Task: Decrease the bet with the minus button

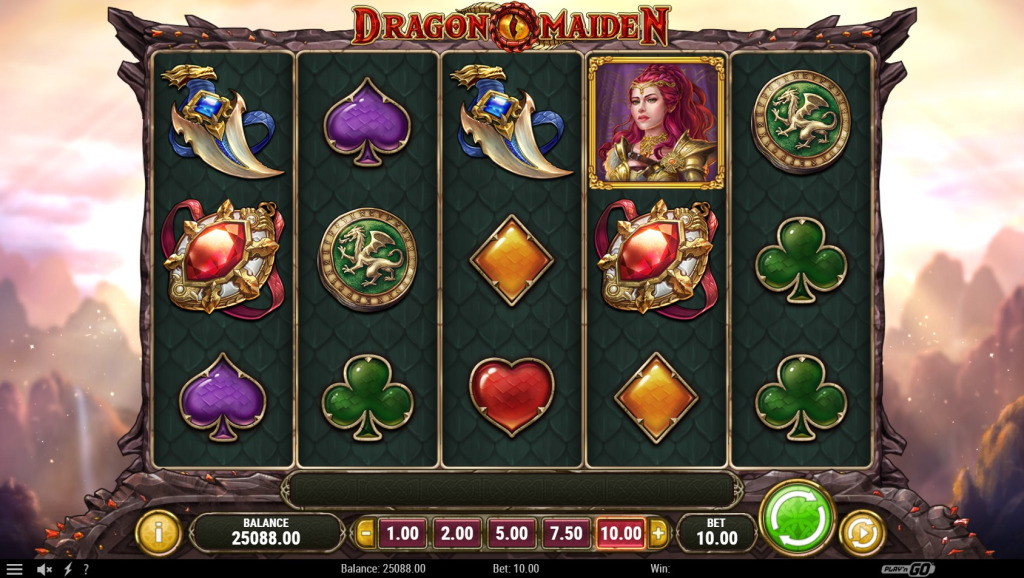Action: click(x=366, y=533)
